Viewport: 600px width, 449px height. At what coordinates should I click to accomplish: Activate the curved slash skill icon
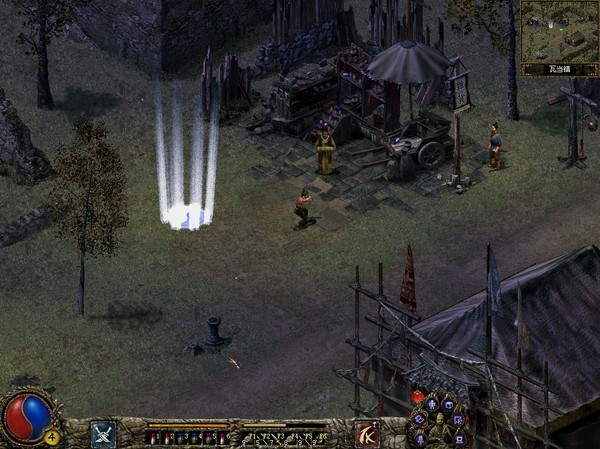pos(367,434)
